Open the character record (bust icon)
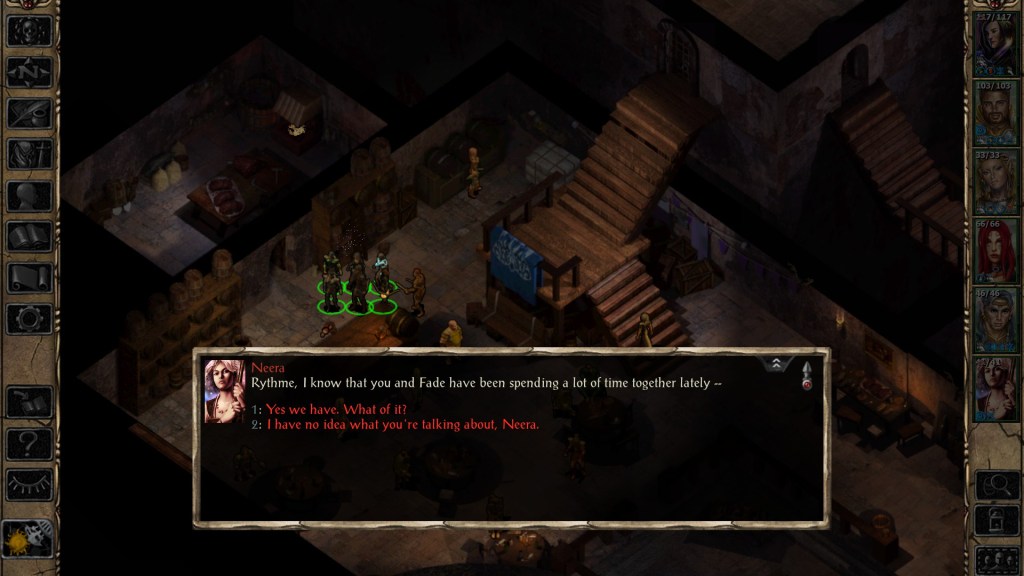Screen dimensions: 1024x576 click(30, 196)
